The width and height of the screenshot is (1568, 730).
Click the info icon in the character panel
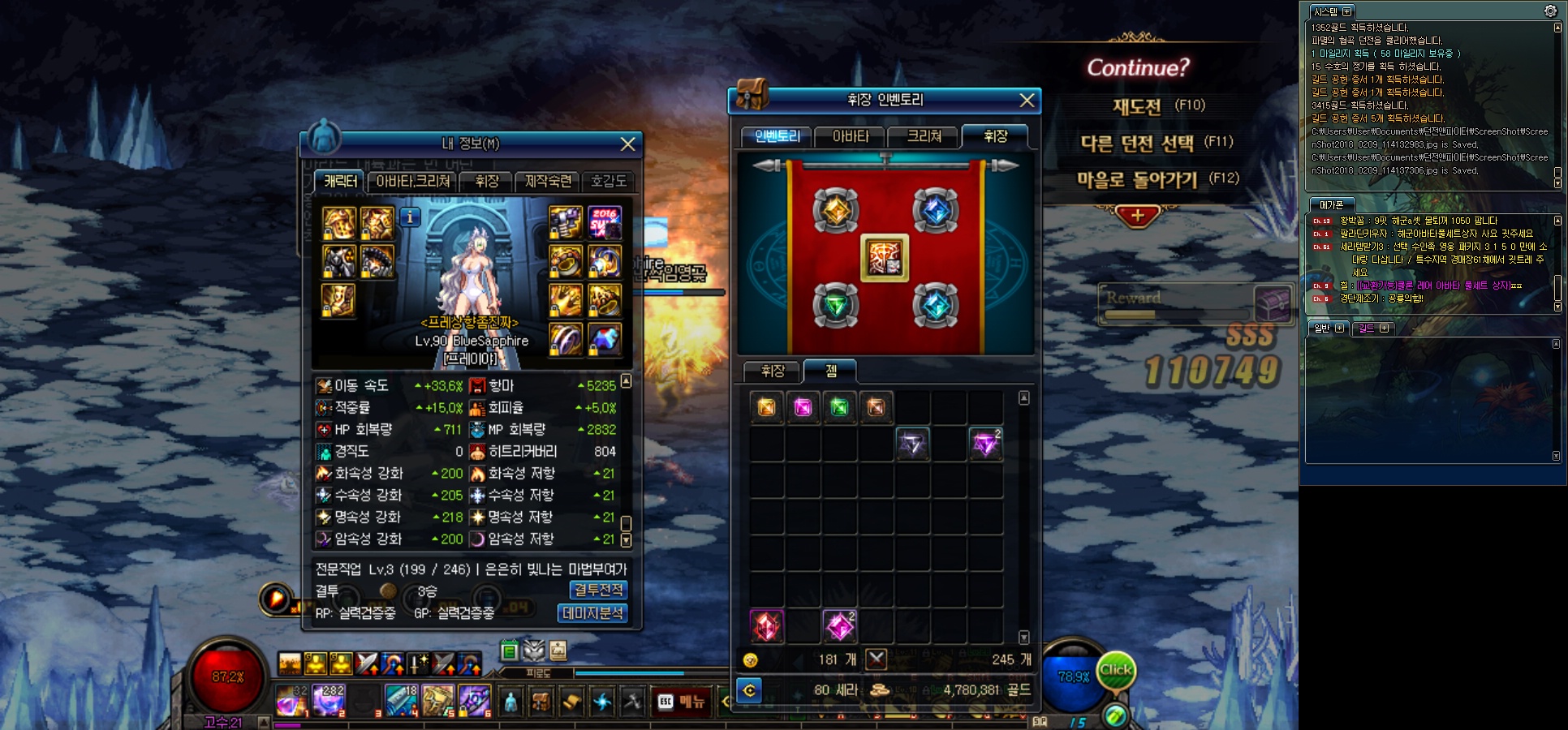click(411, 217)
